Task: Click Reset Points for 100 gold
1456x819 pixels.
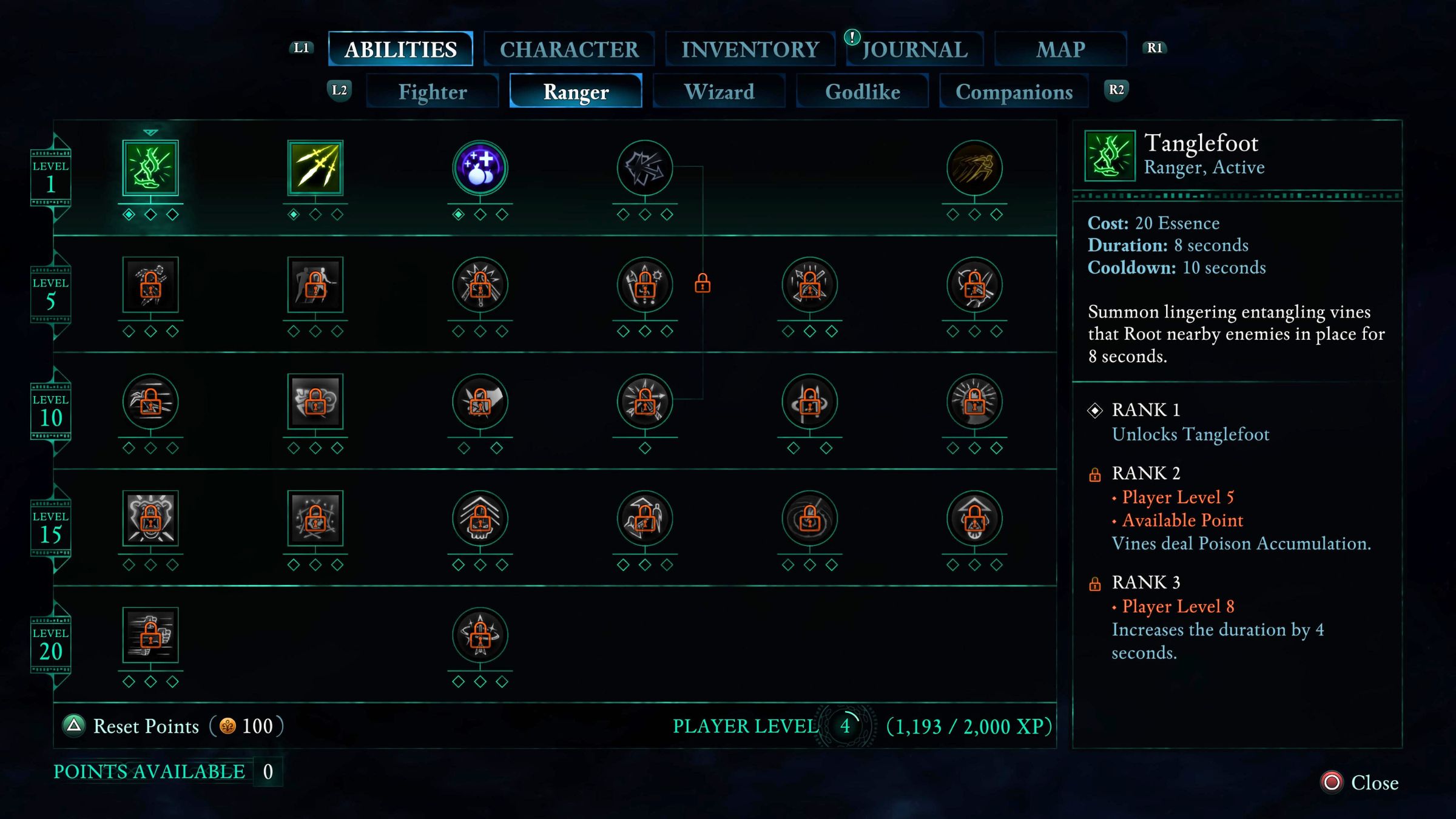Action: [x=146, y=726]
